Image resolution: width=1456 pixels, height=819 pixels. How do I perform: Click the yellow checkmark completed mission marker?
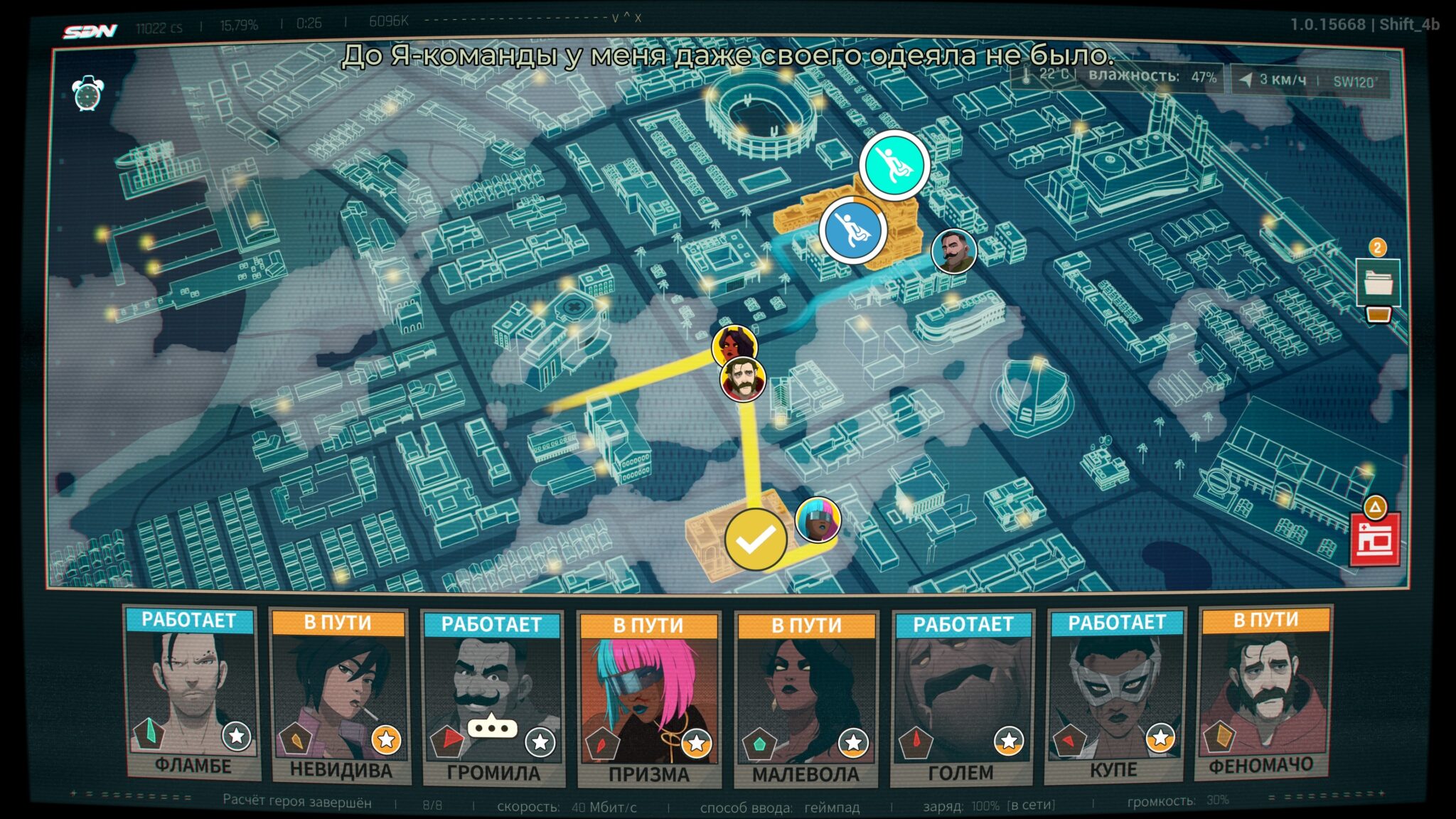pyautogui.click(x=756, y=540)
